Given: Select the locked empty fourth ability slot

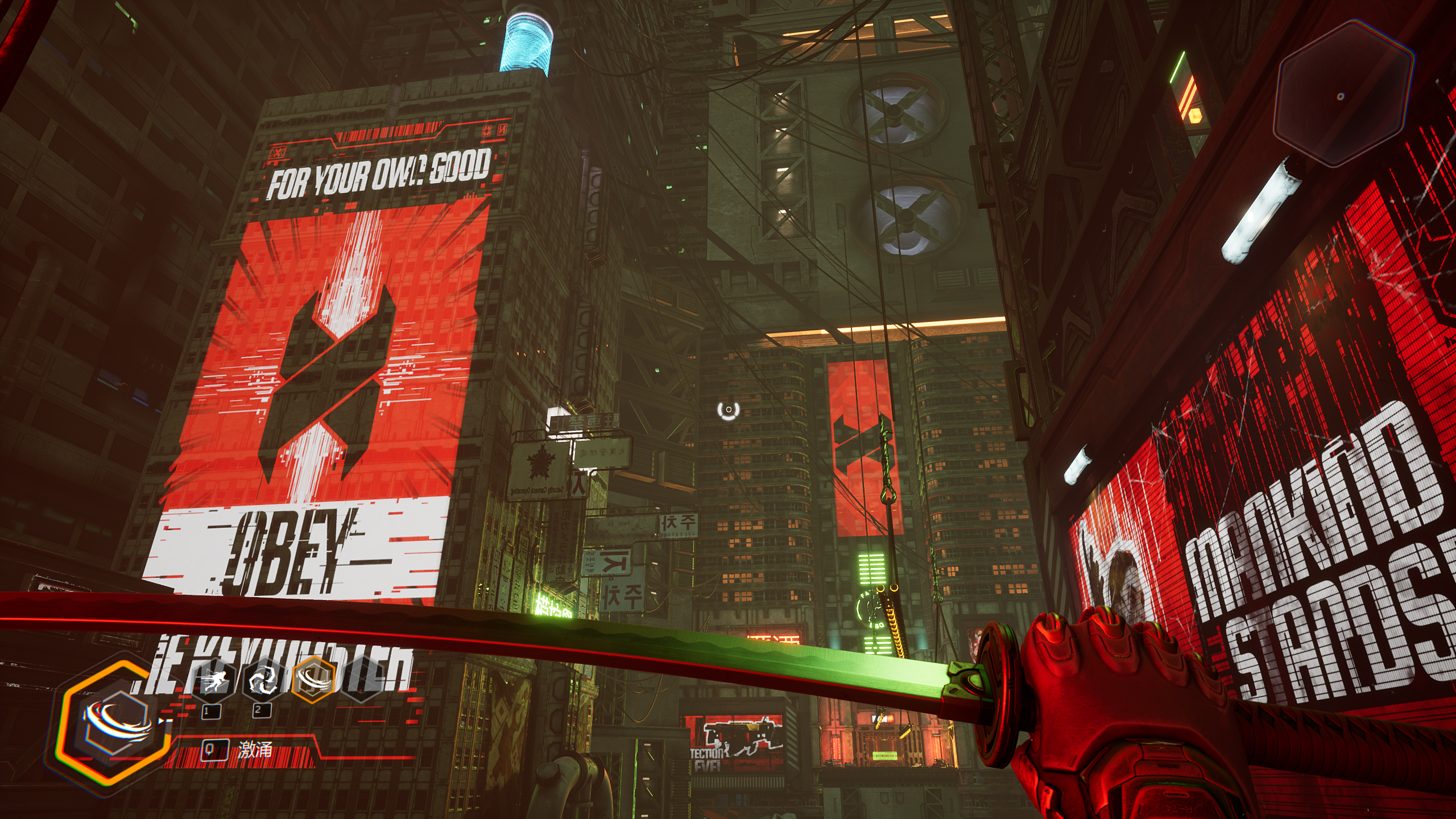Looking at the screenshot, I should [361, 680].
